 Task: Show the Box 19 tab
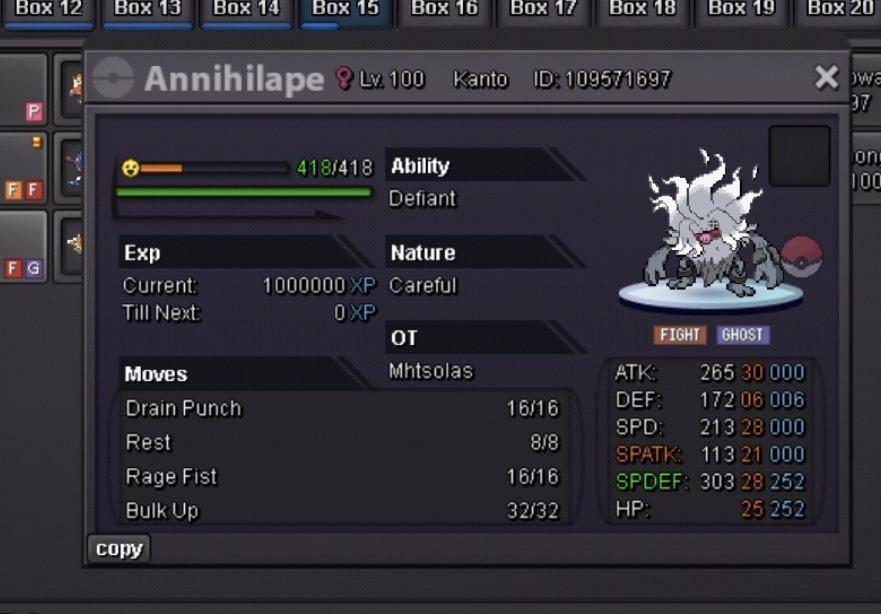click(x=741, y=10)
